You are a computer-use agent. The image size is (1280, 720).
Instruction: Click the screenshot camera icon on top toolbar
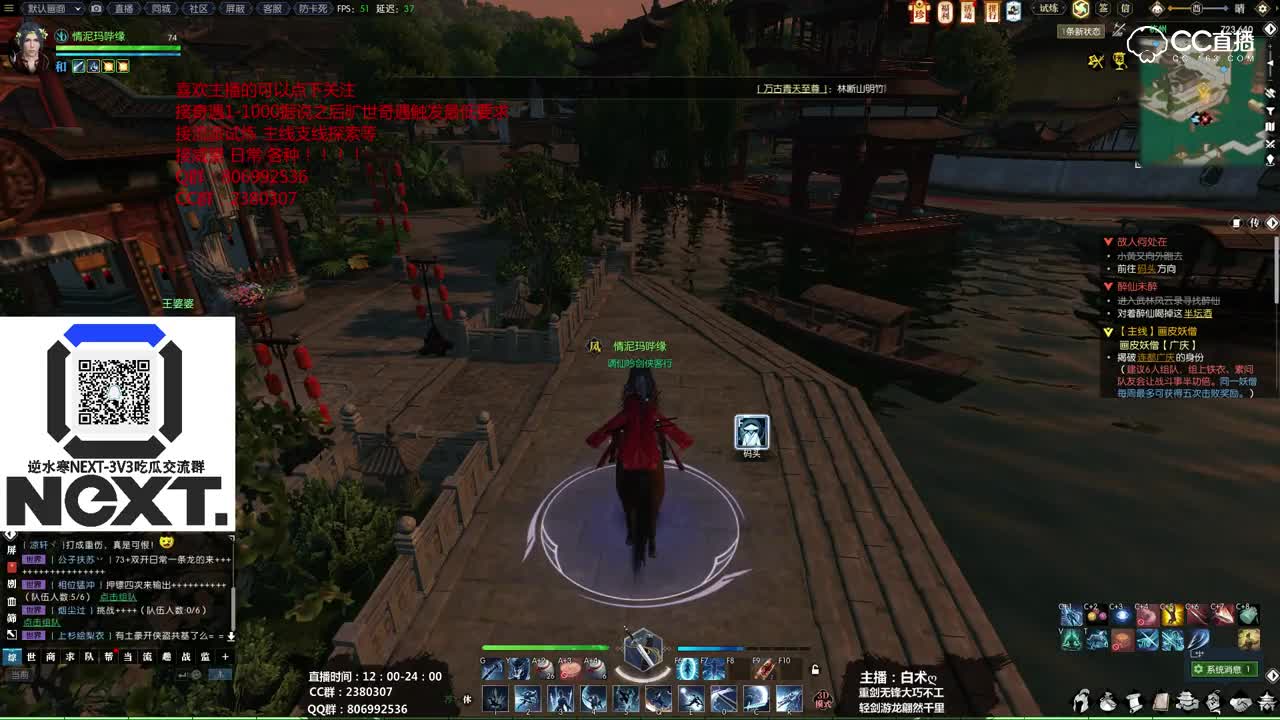[x=96, y=8]
